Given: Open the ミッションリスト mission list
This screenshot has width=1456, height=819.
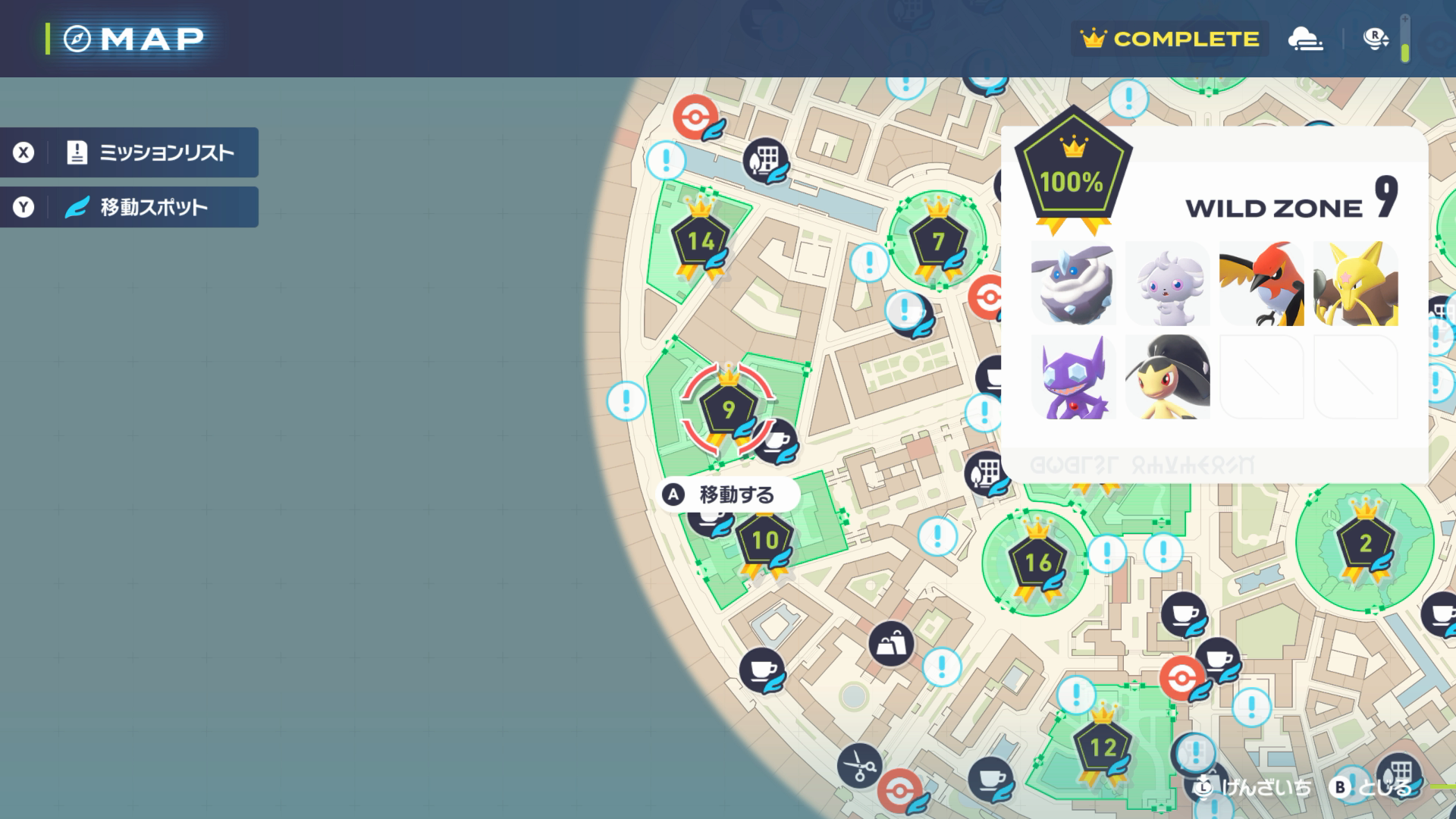Looking at the screenshot, I should [x=129, y=152].
